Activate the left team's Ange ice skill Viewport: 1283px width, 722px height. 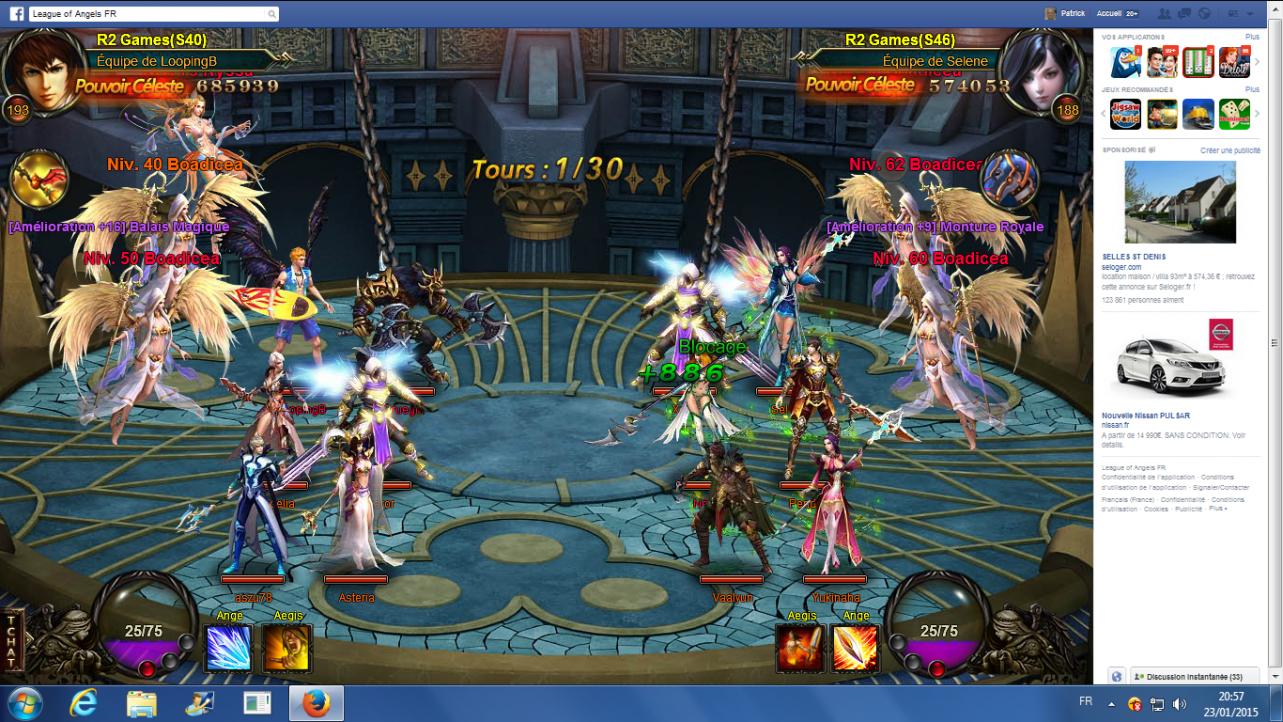[x=228, y=648]
